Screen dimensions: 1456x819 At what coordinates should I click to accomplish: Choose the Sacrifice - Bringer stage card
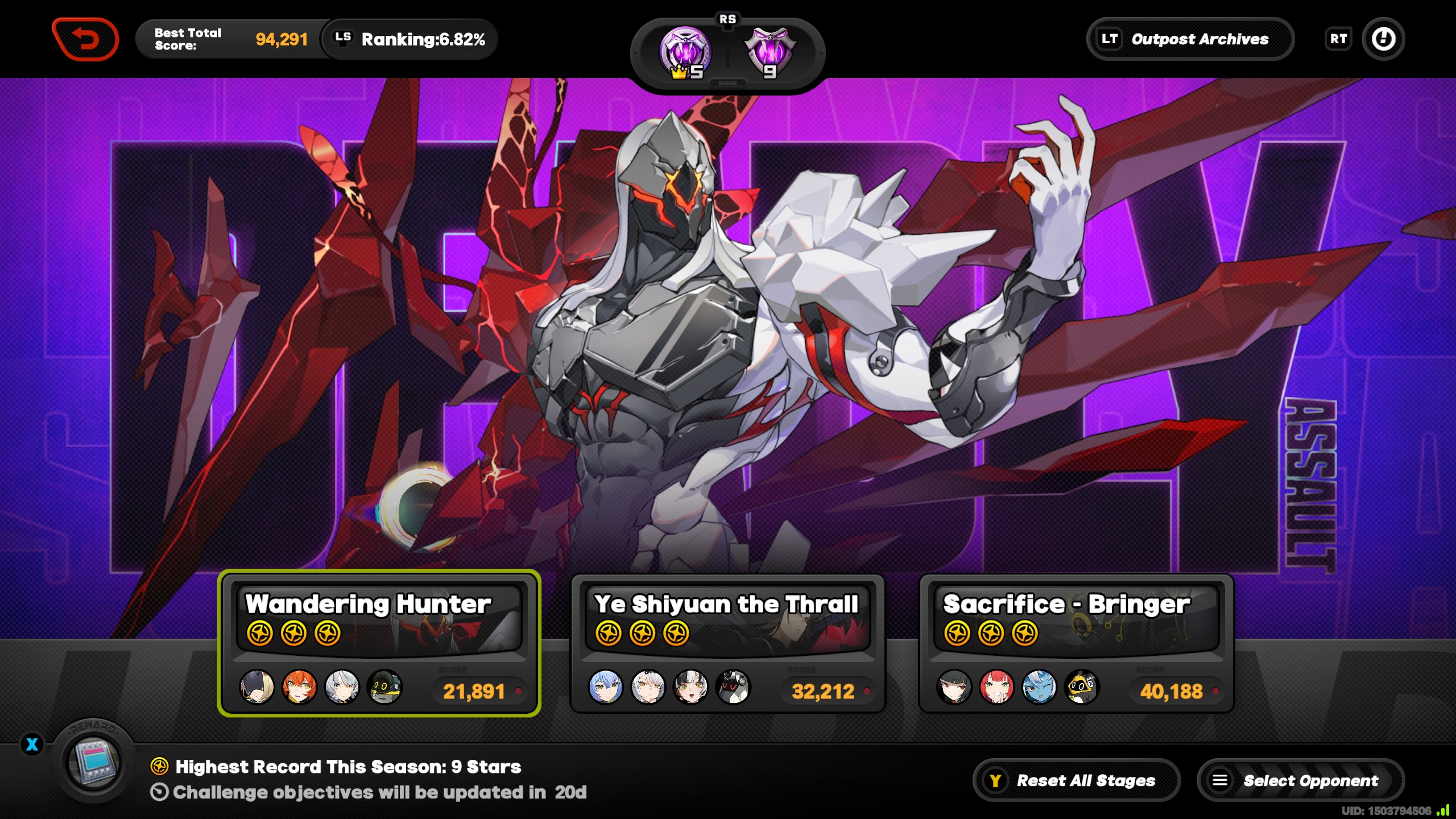coord(1076,643)
